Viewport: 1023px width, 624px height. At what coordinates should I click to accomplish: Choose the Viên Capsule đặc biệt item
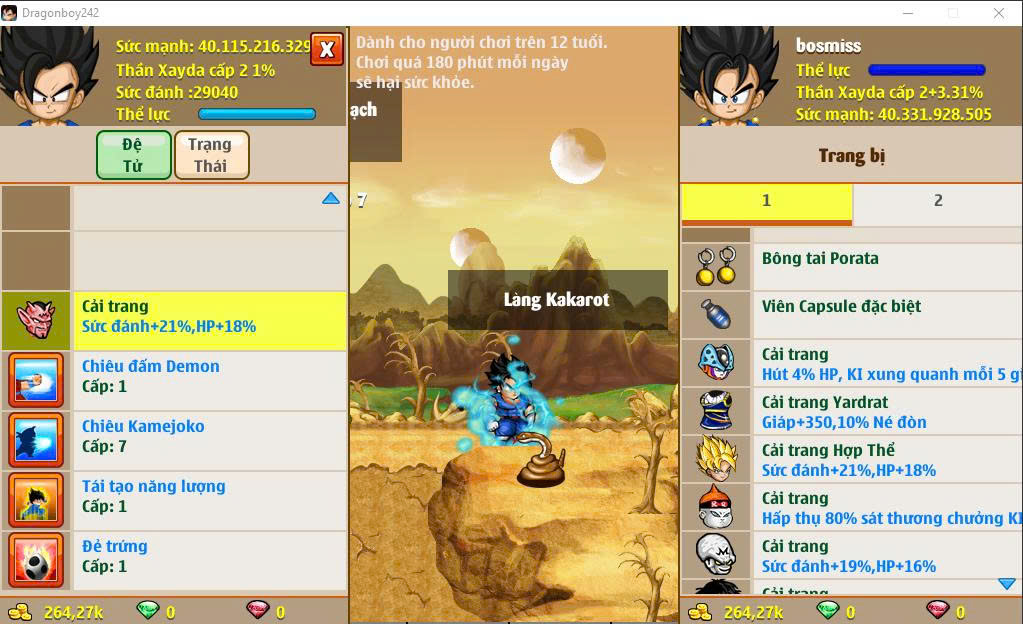[x=885, y=314]
